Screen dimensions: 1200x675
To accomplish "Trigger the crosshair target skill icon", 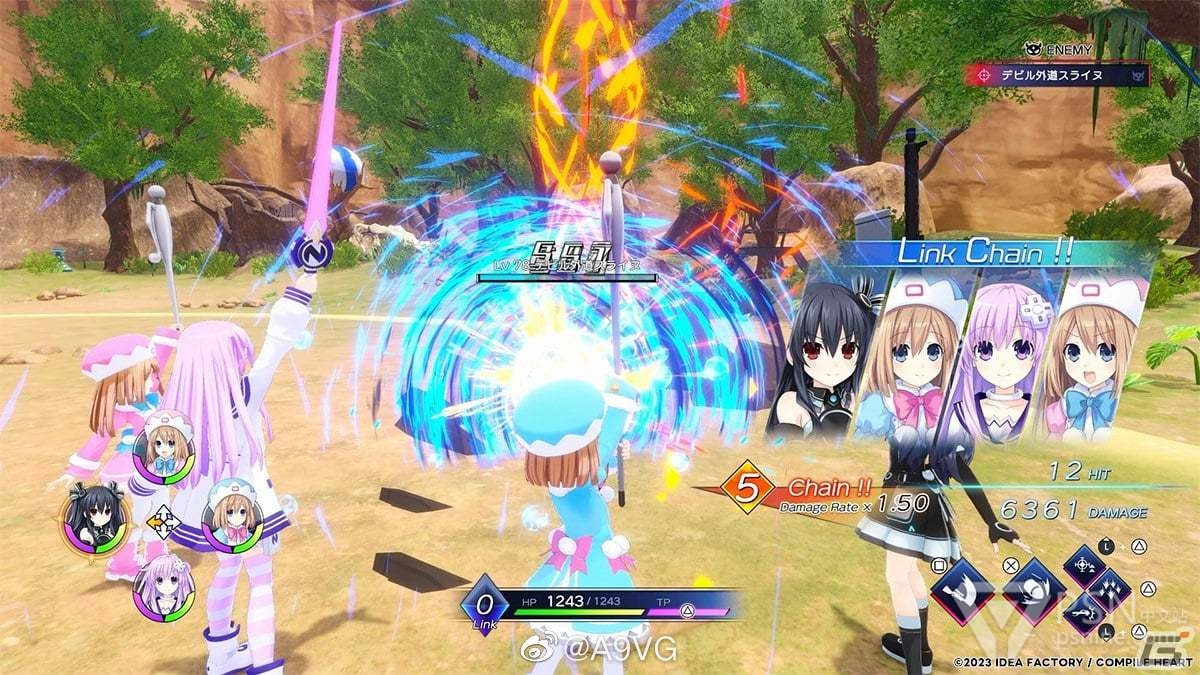I will click(x=1085, y=566).
